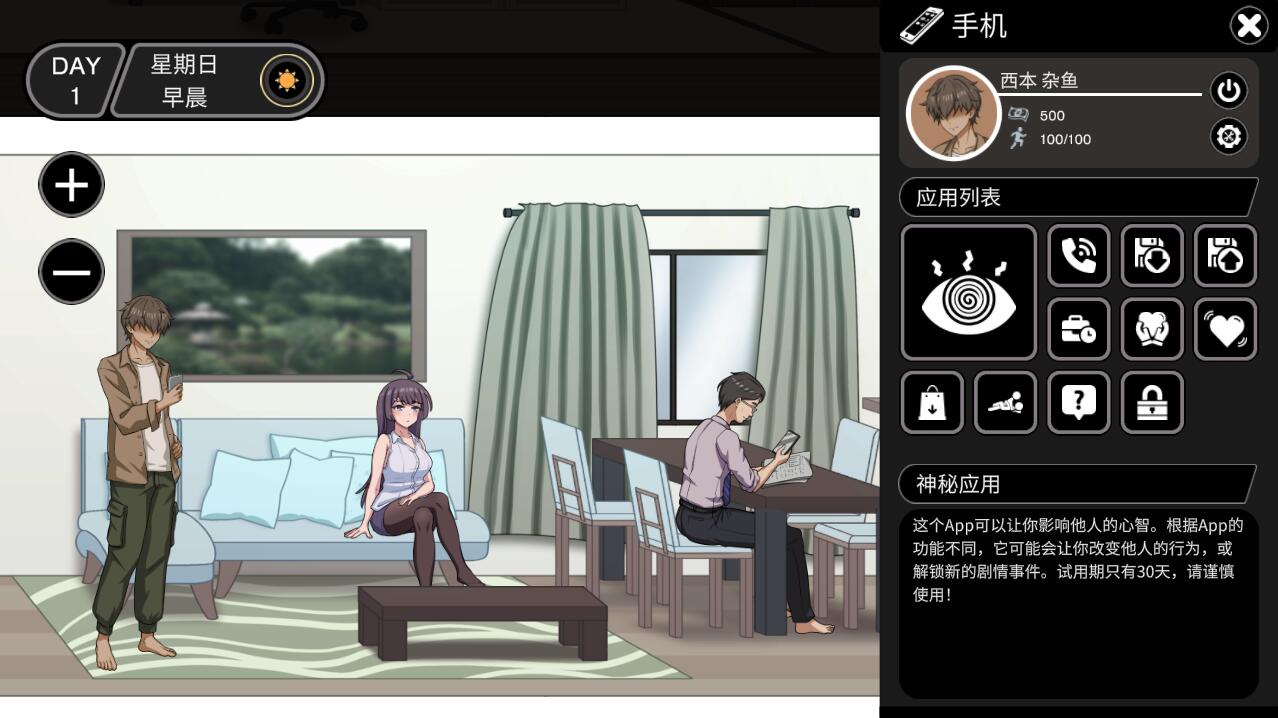Open the hypnosis spiral eye app
Image resolution: width=1278 pixels, height=718 pixels.
pyautogui.click(x=969, y=292)
